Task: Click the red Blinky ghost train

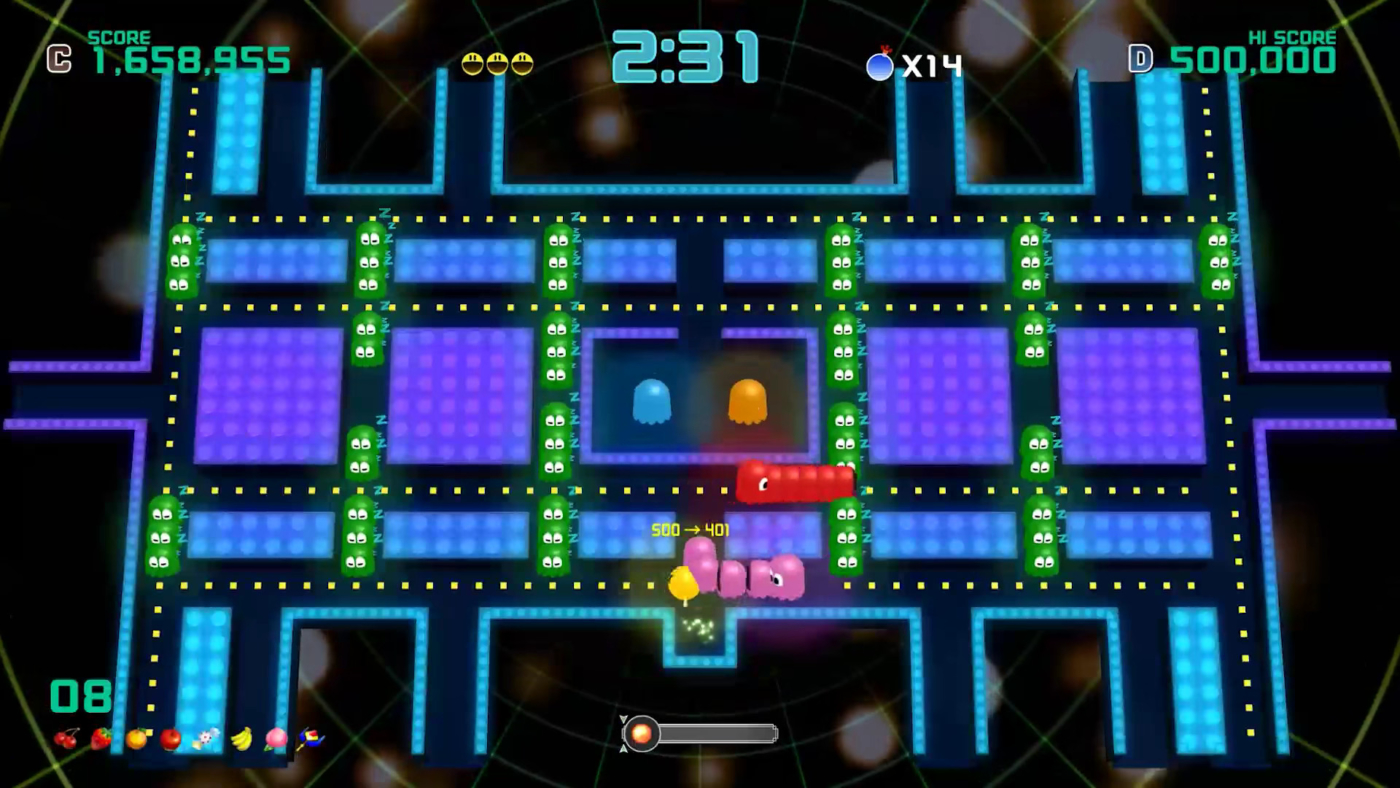Action: (x=795, y=484)
